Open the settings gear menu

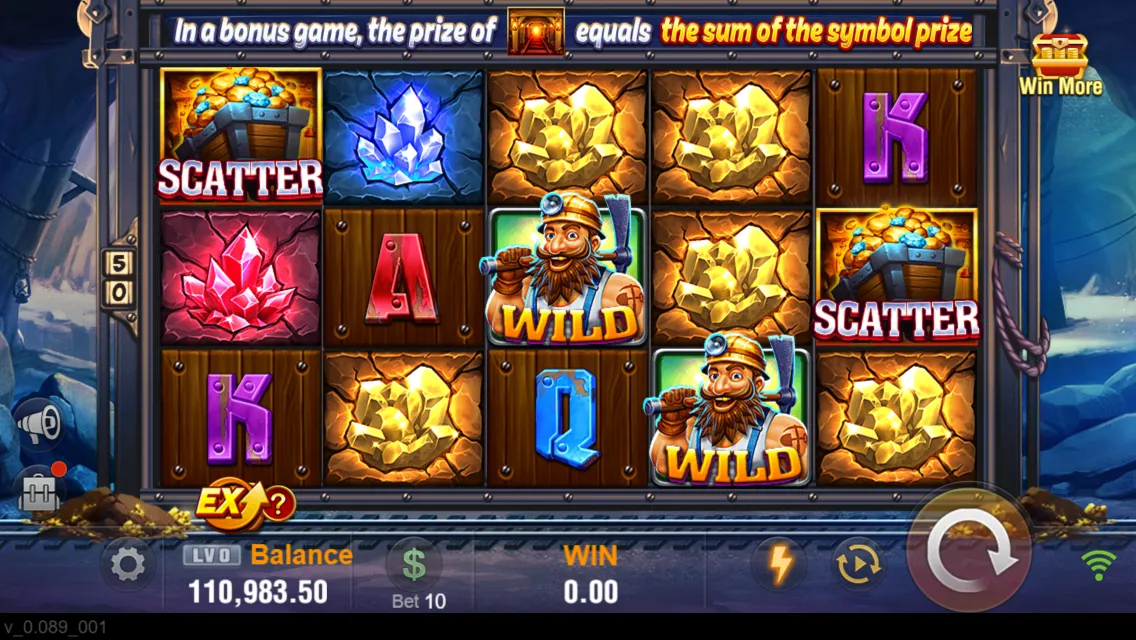tap(127, 565)
